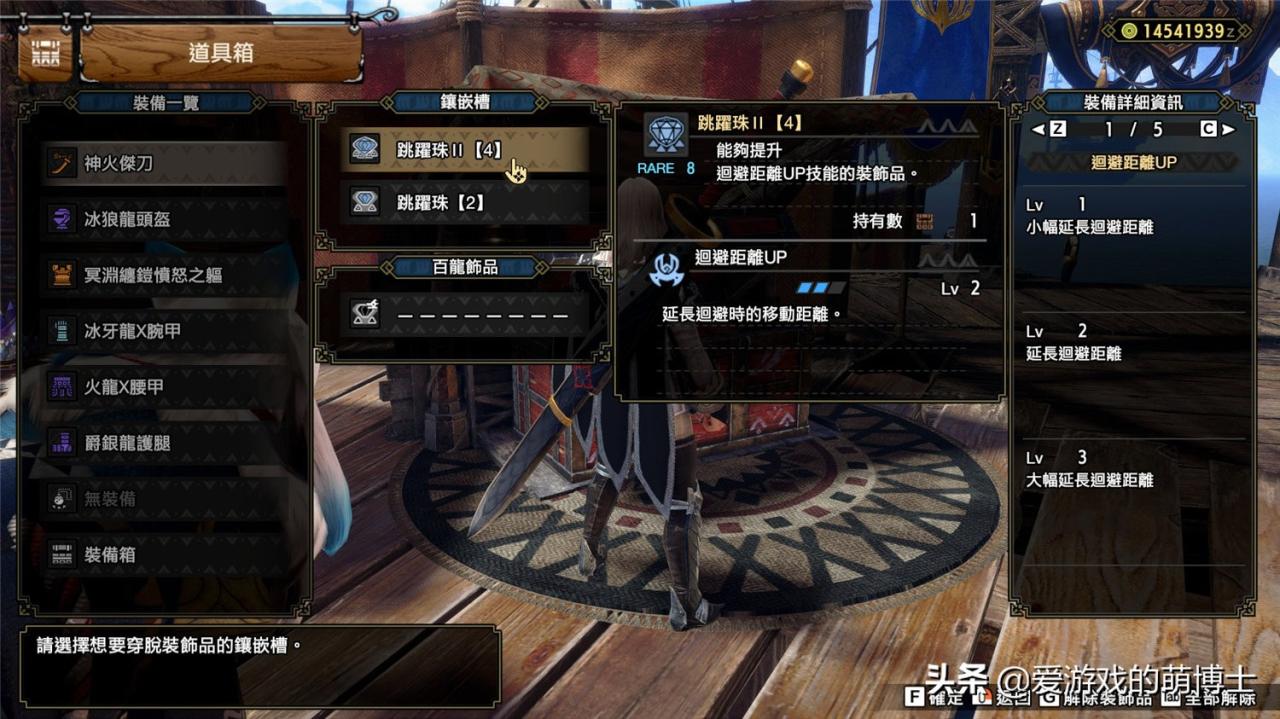
Task: Choose the 跳躍珠【2】 decoration slot
Action: (465, 202)
